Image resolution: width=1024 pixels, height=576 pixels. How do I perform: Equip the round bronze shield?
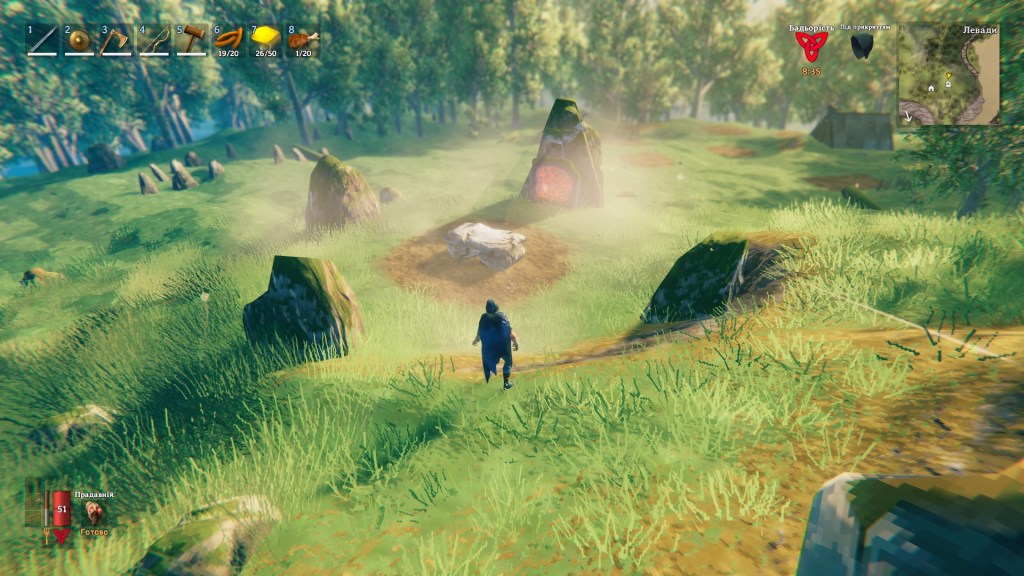point(79,41)
